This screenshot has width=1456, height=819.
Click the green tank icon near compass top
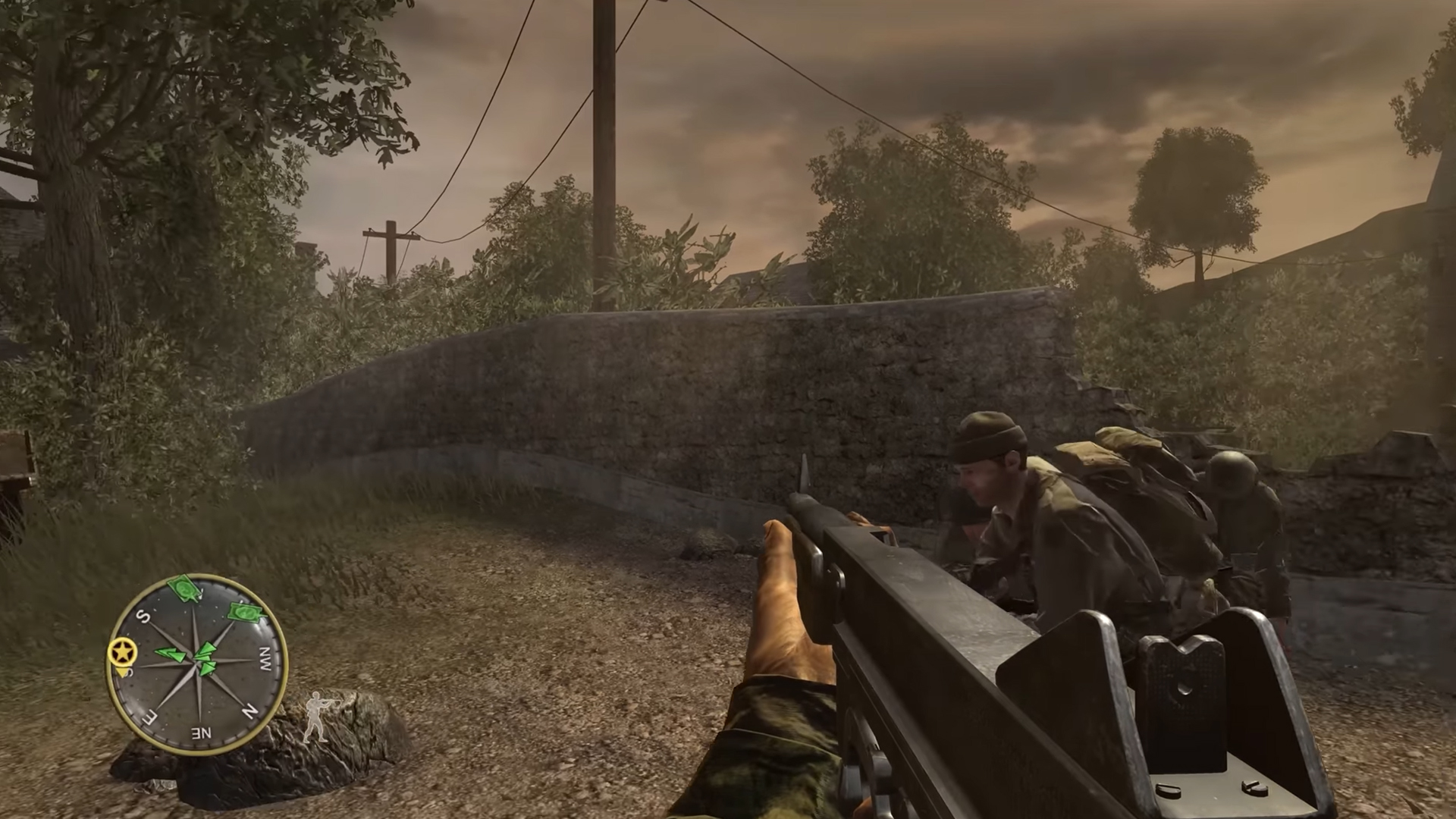(x=184, y=589)
